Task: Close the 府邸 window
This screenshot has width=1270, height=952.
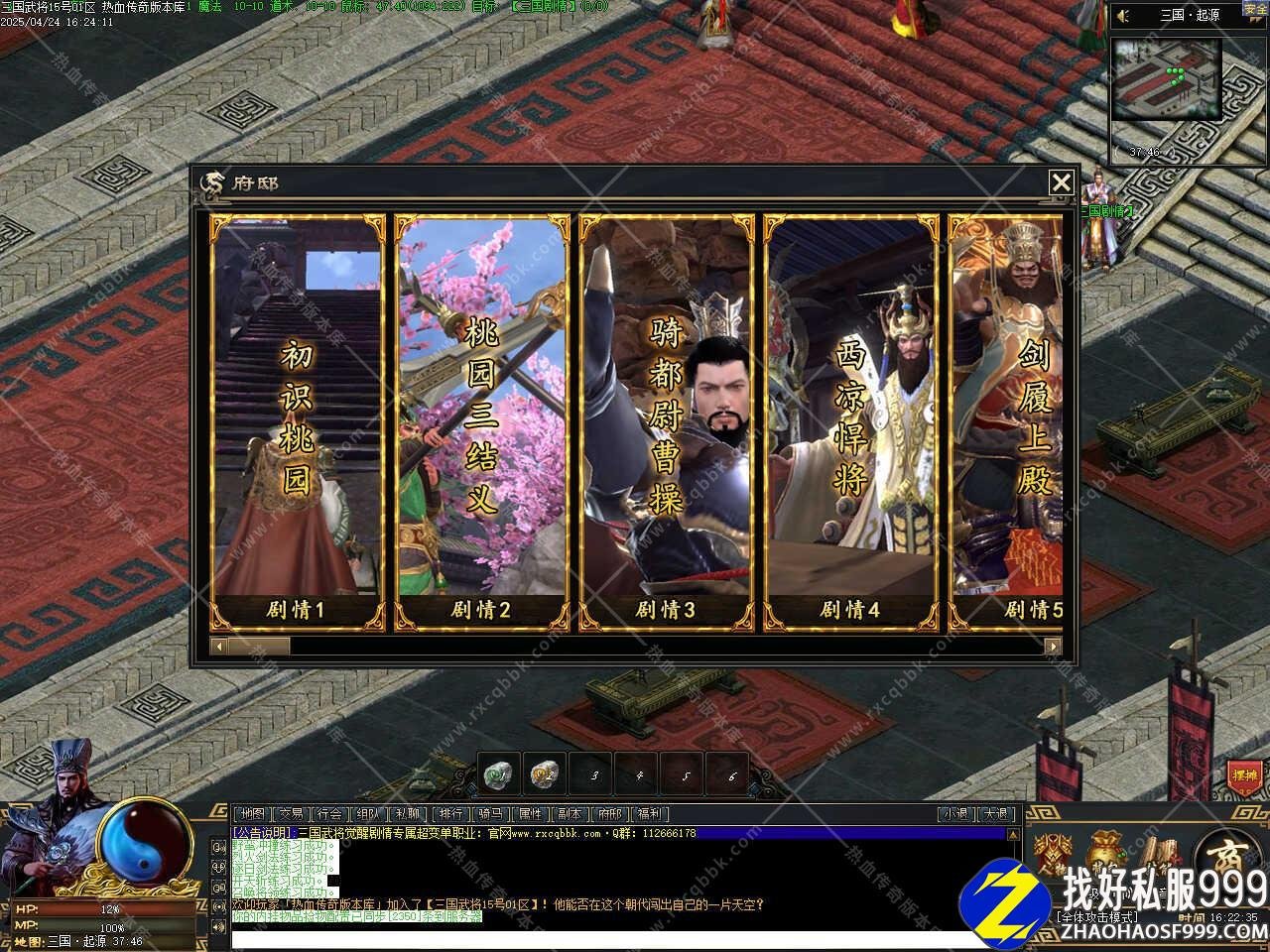Action: coord(1061,182)
